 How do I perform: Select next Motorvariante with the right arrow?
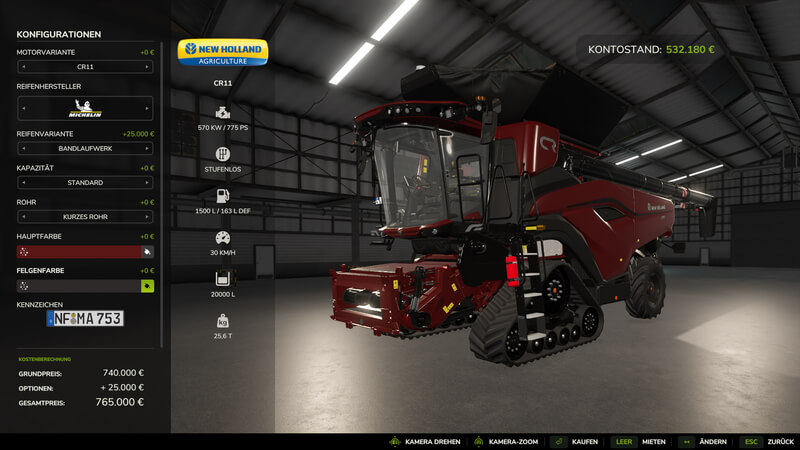[148, 67]
